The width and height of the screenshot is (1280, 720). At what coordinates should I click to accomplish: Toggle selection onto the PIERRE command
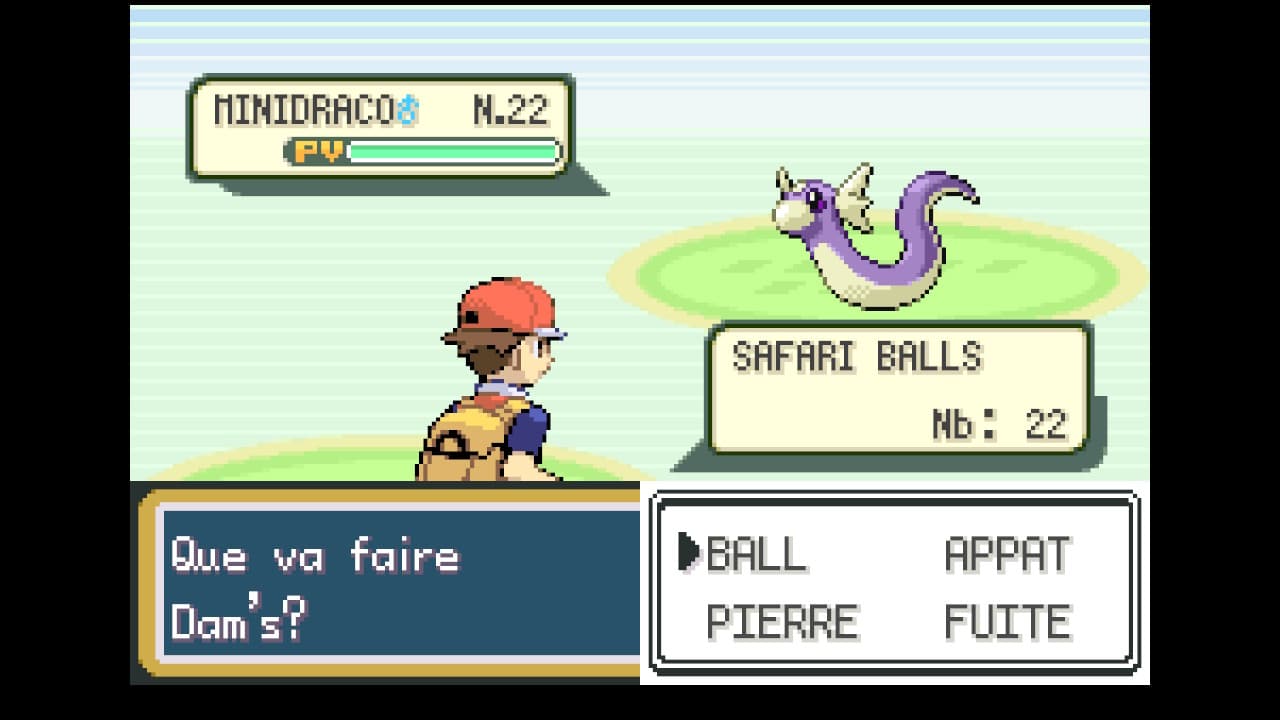[785, 620]
